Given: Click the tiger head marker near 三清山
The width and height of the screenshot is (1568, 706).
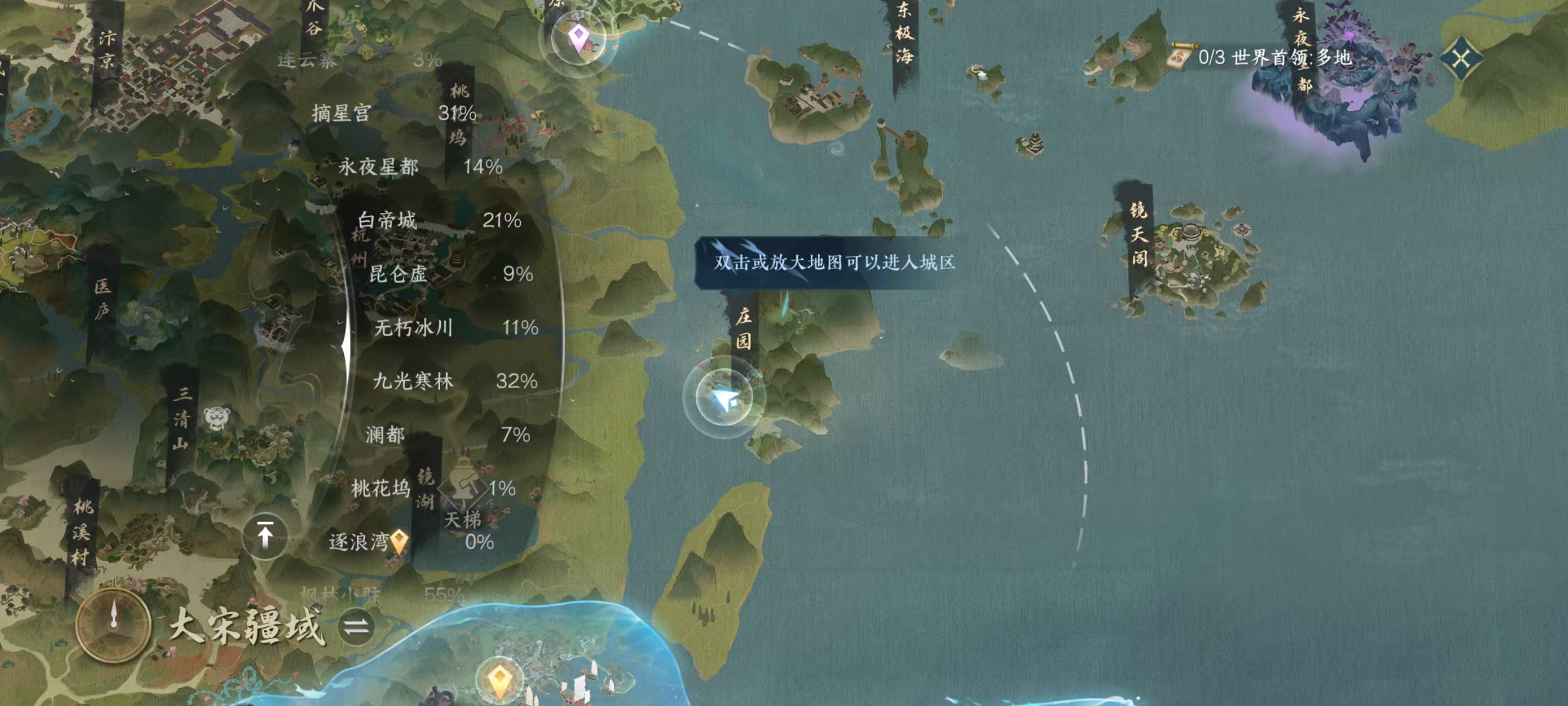Looking at the screenshot, I should [x=217, y=418].
